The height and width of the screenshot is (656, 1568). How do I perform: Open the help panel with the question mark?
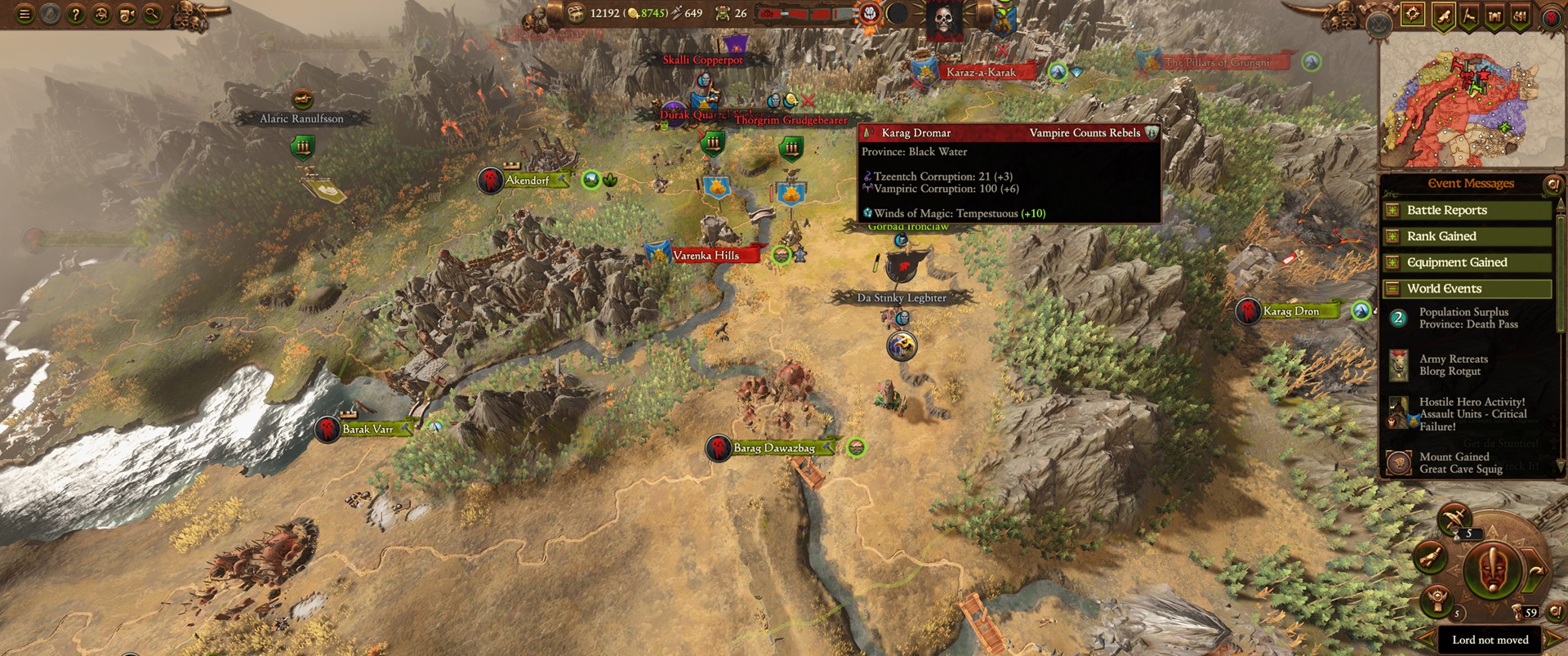click(74, 13)
